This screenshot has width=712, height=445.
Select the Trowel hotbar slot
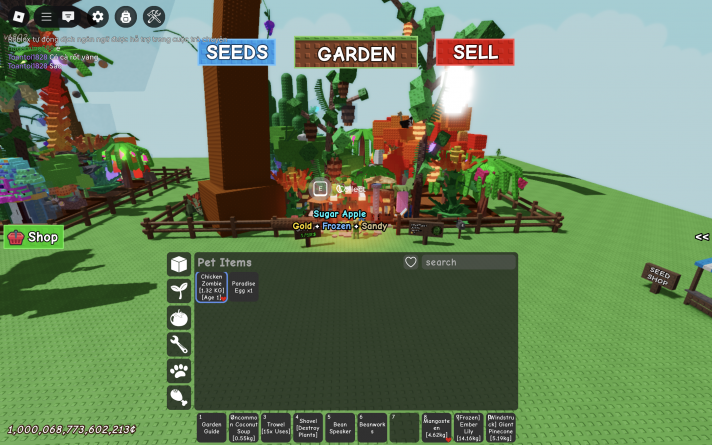point(276,428)
